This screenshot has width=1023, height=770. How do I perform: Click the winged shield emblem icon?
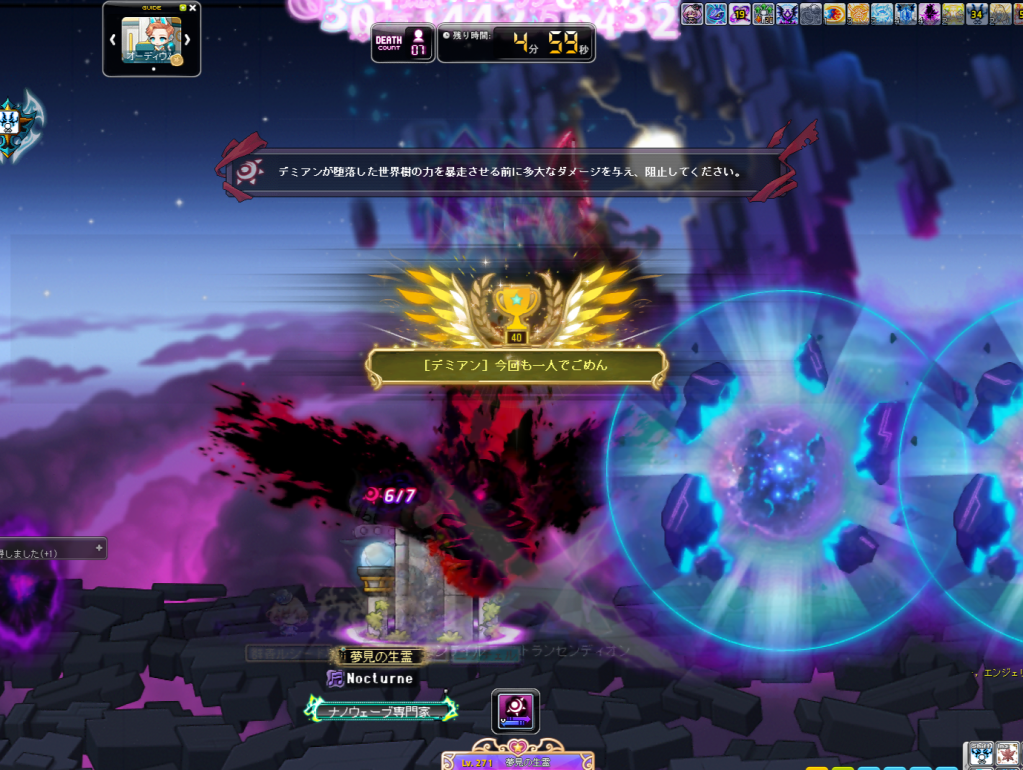coord(18,129)
